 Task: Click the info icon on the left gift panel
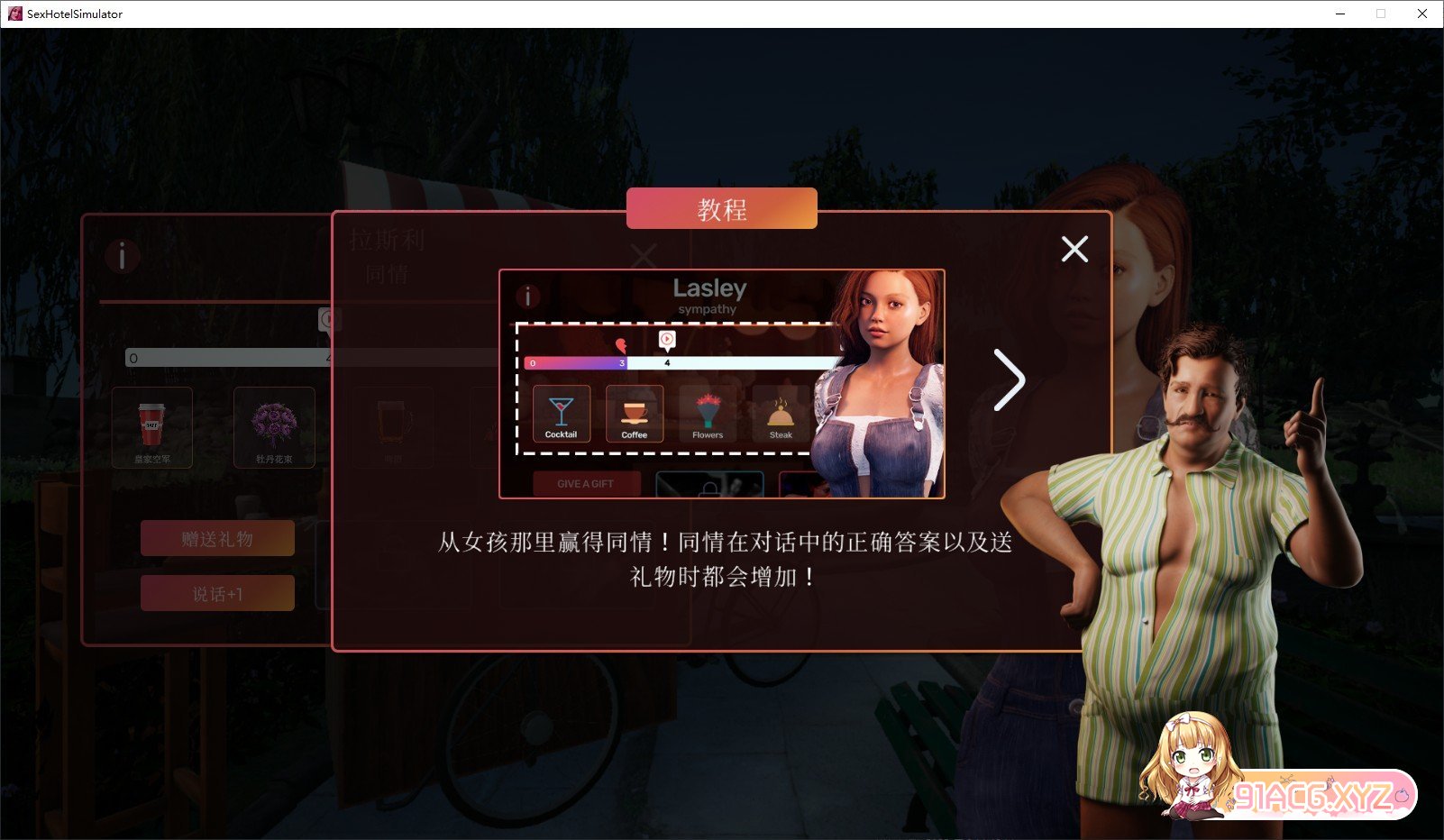pyautogui.click(x=123, y=256)
